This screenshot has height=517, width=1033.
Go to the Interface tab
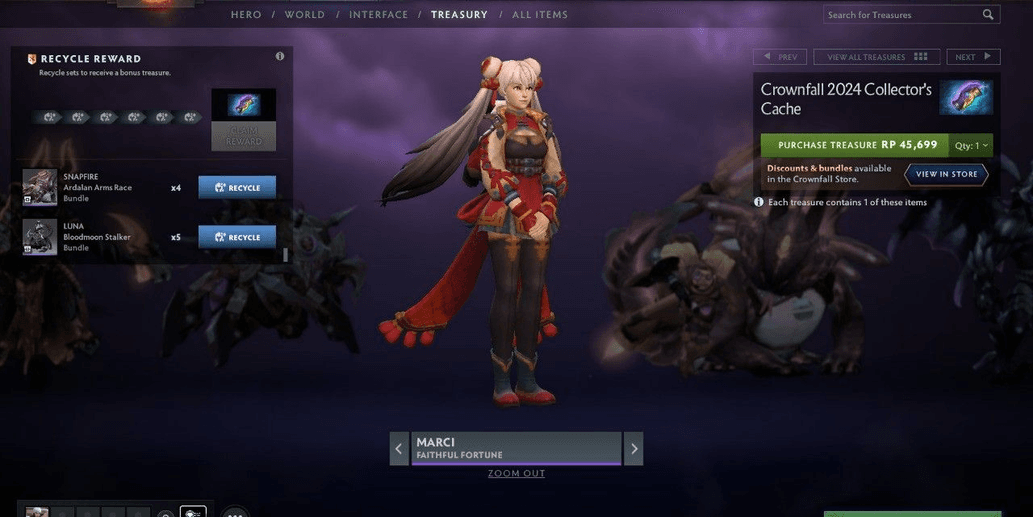(x=378, y=15)
